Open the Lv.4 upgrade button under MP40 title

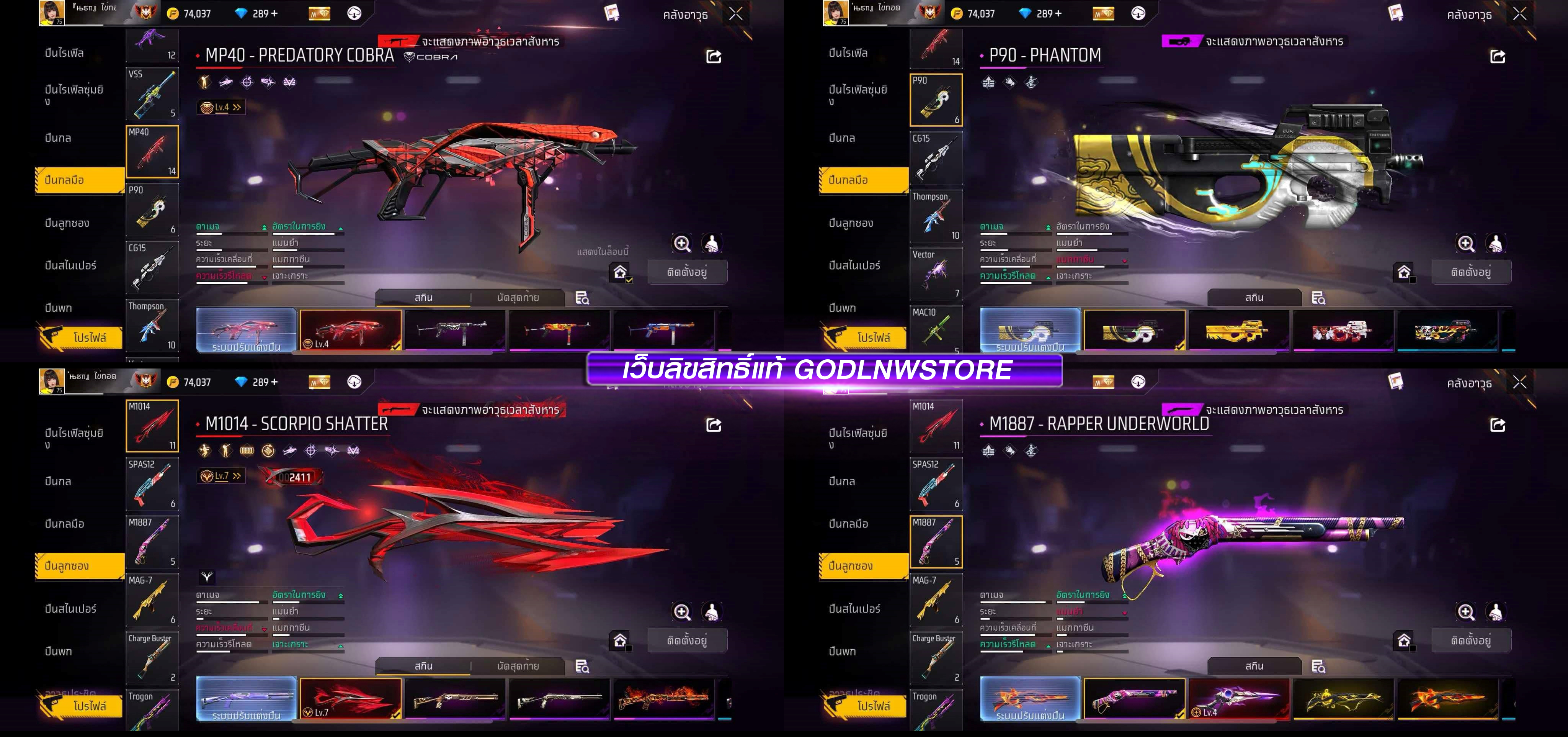pyautogui.click(x=221, y=107)
